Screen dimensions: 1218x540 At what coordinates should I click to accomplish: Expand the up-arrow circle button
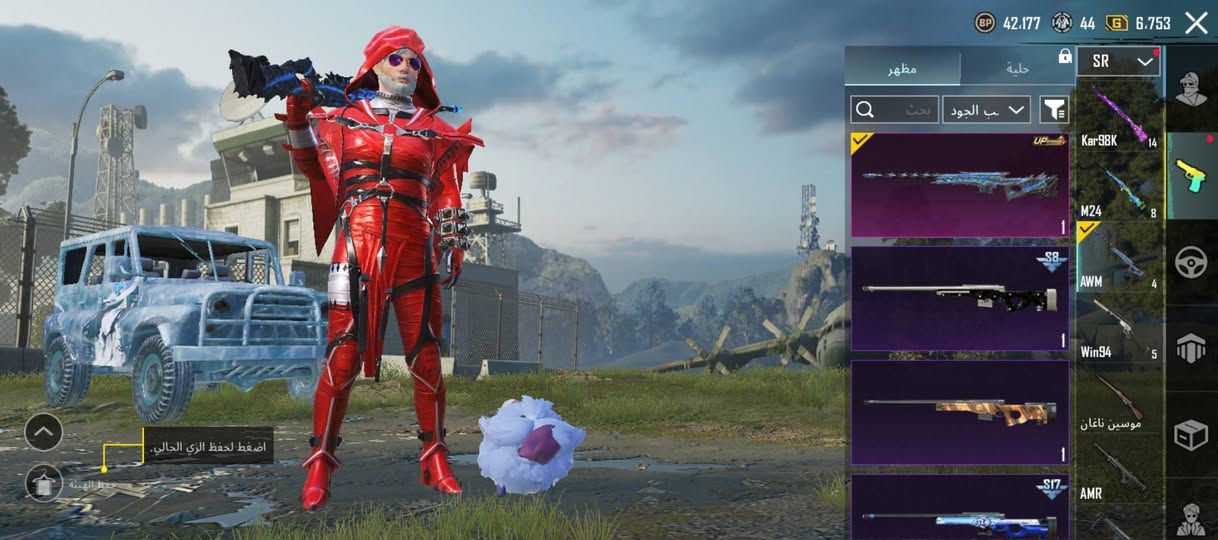(x=44, y=432)
